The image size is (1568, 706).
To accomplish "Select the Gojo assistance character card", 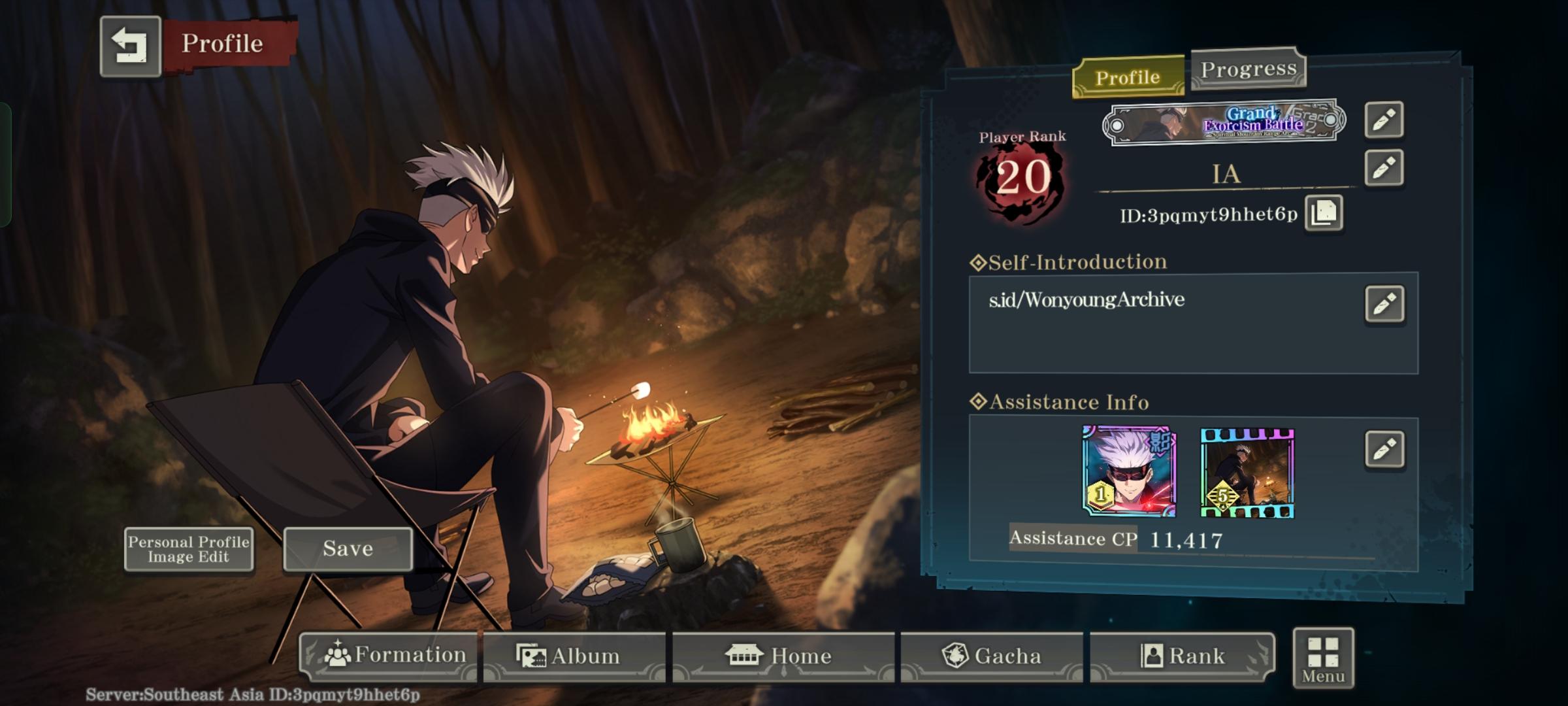I will [1129, 471].
